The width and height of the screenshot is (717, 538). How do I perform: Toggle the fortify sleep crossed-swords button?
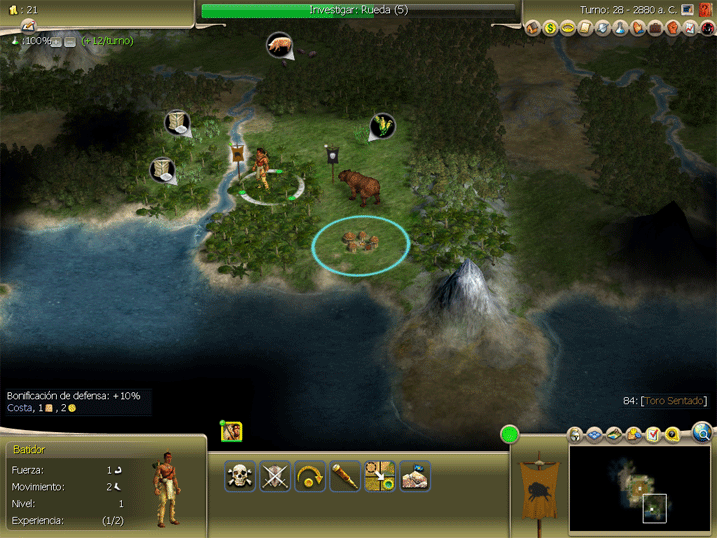(275, 476)
